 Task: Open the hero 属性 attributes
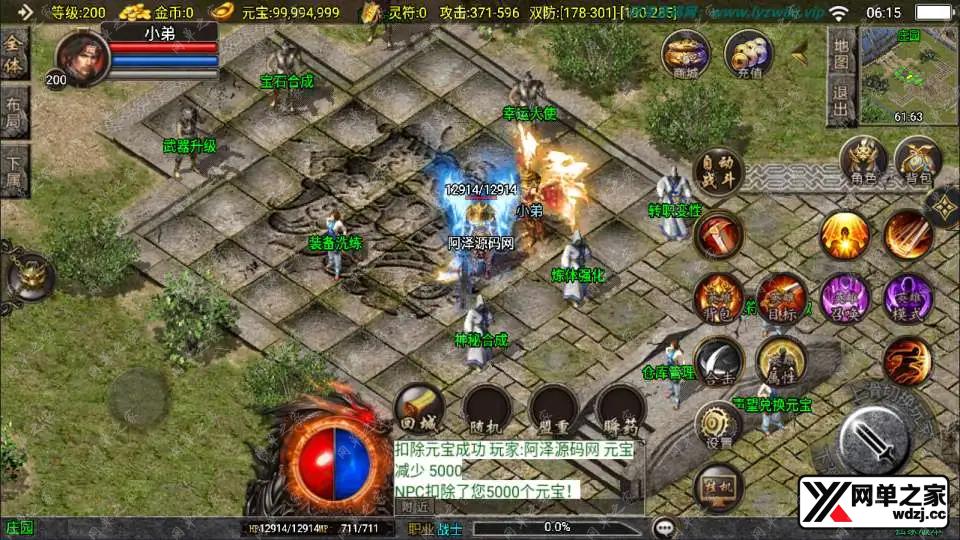pyautogui.click(x=781, y=361)
